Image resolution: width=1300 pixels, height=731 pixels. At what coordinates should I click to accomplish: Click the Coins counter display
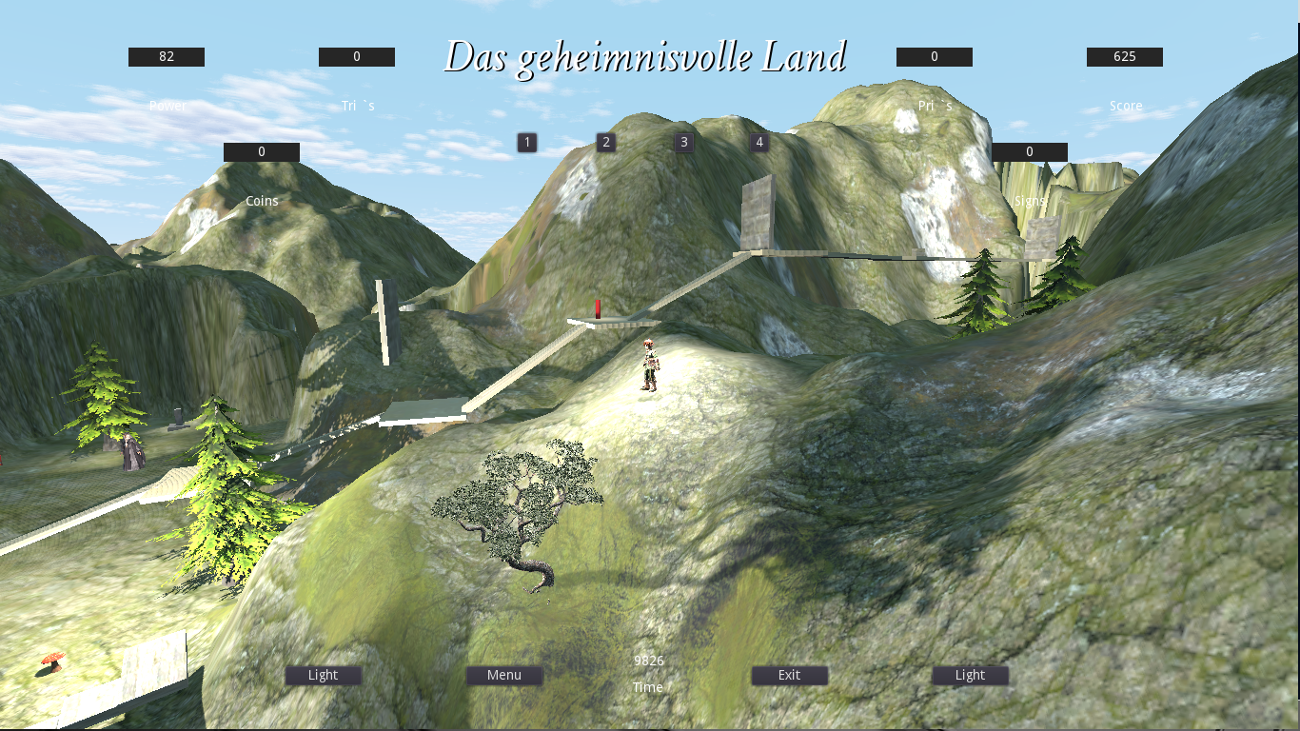coord(262,151)
